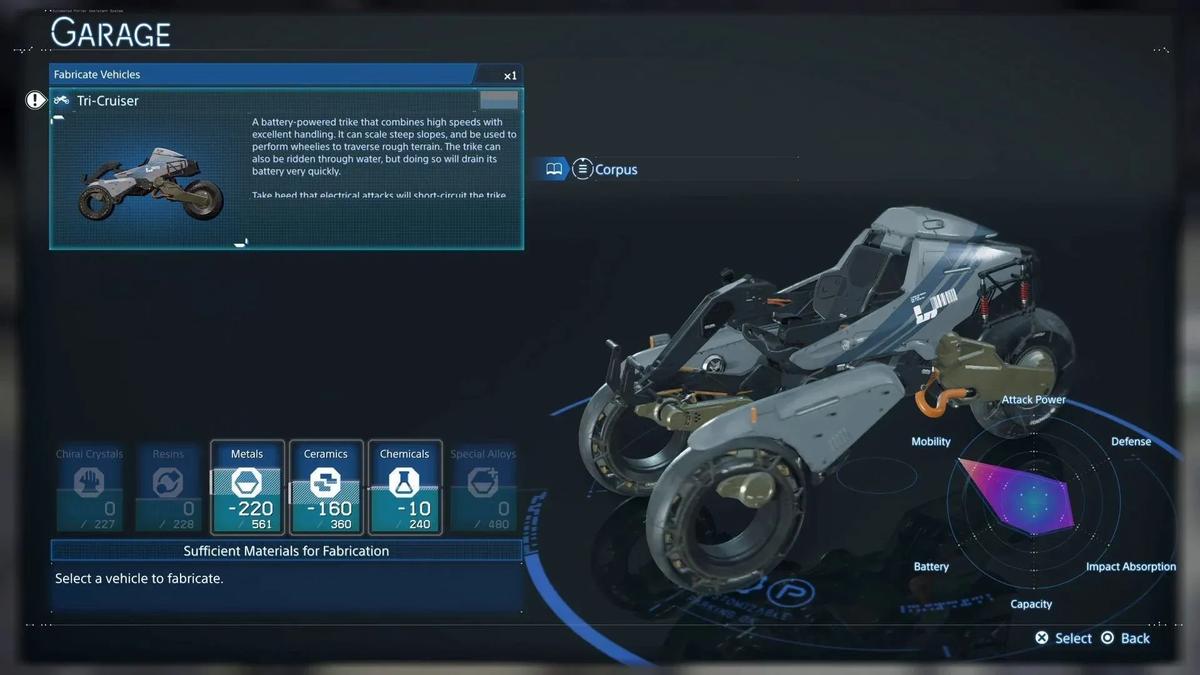Screen dimensions: 1200x675
Task: Select the Chemicals material slot
Action: (x=405, y=487)
